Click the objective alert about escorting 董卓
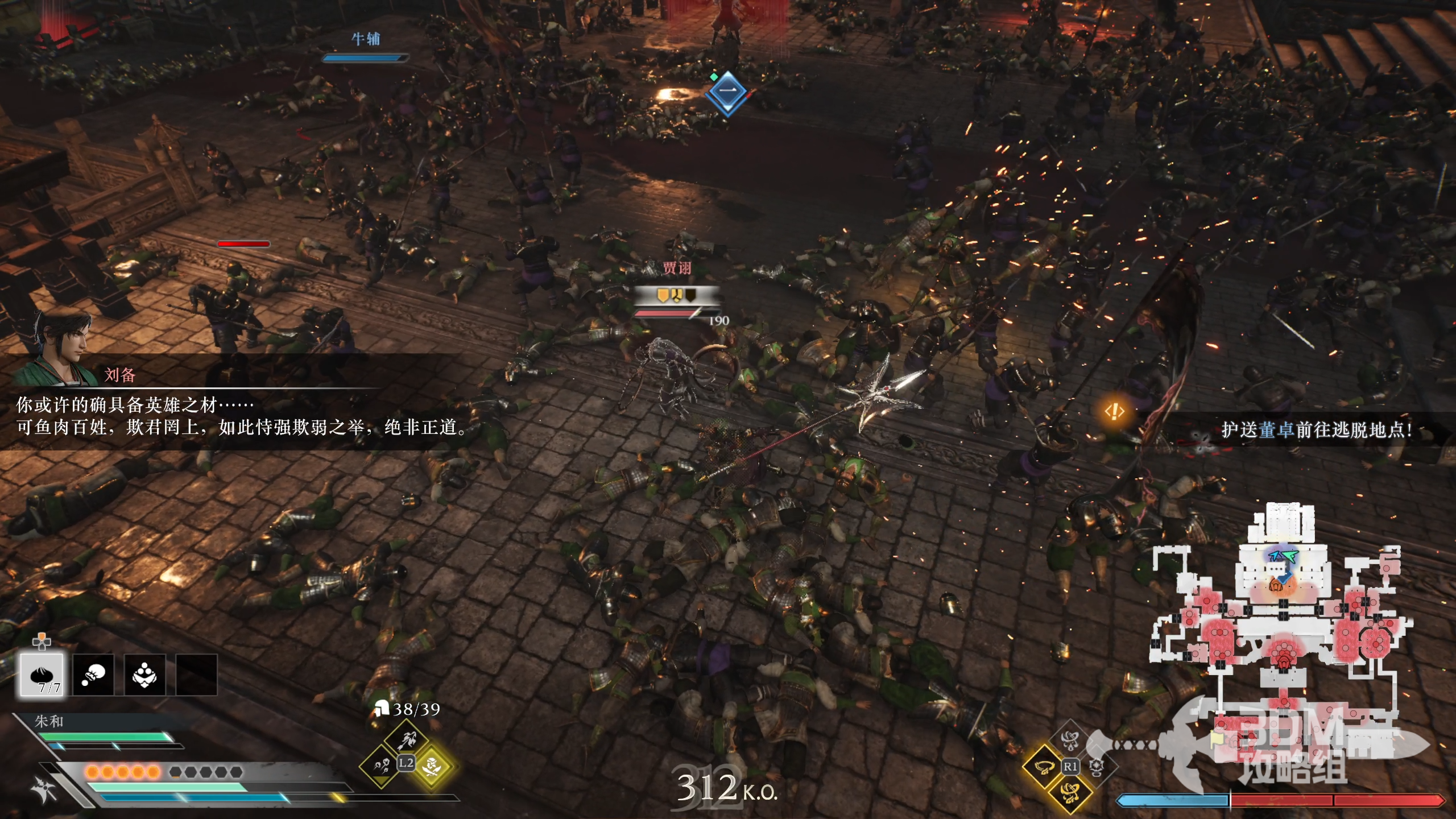 click(x=1315, y=430)
